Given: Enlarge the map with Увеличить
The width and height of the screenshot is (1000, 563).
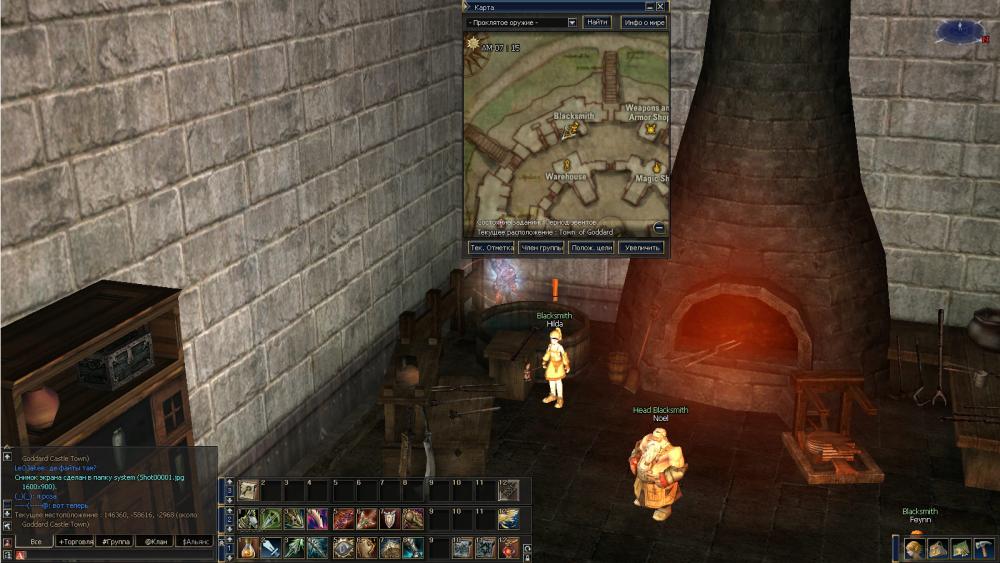Looking at the screenshot, I should click(x=642, y=247).
